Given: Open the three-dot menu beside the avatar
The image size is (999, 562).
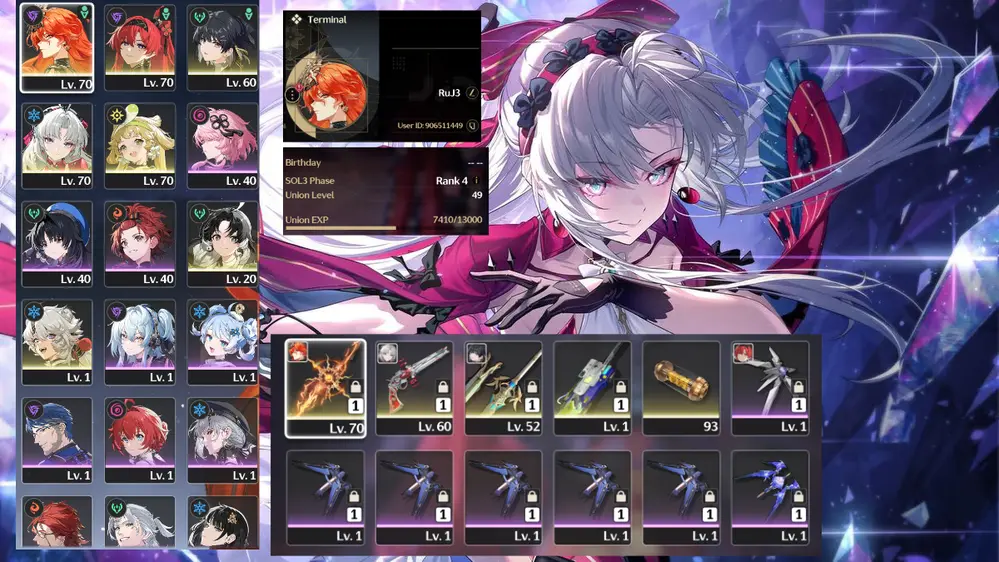Looking at the screenshot, I should (292, 95).
